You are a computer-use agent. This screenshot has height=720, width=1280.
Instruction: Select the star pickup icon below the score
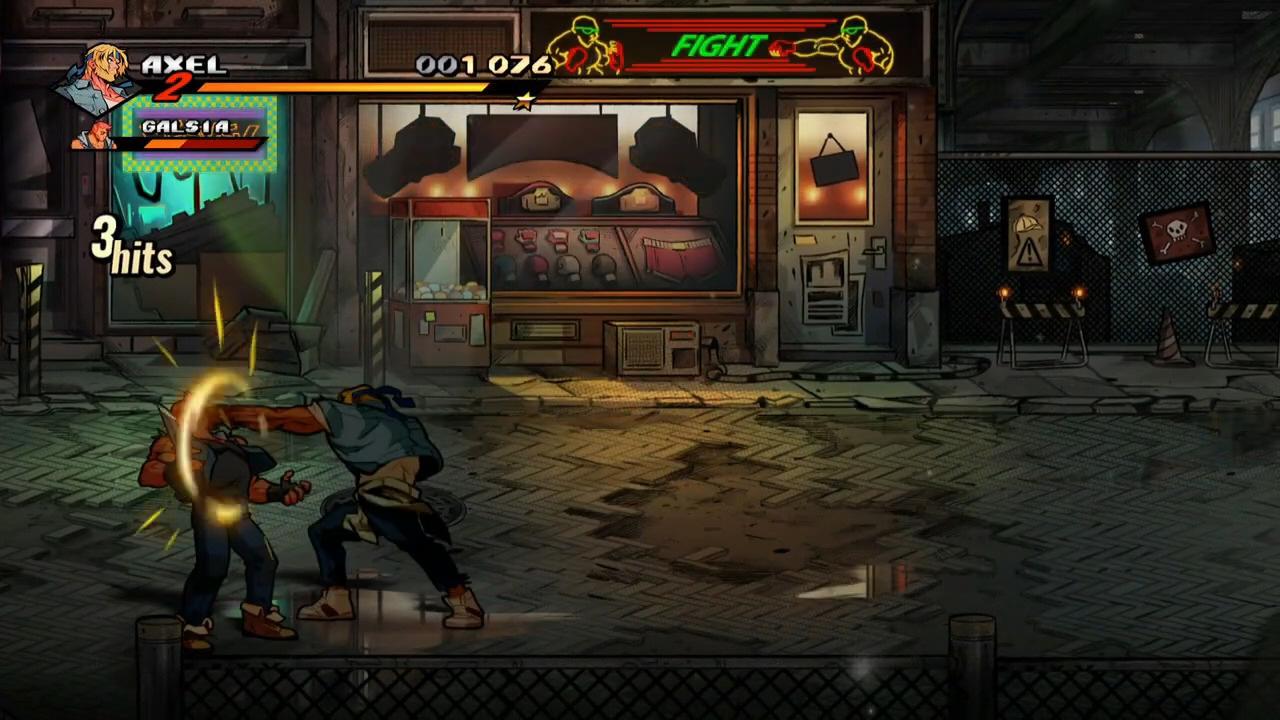[x=524, y=100]
